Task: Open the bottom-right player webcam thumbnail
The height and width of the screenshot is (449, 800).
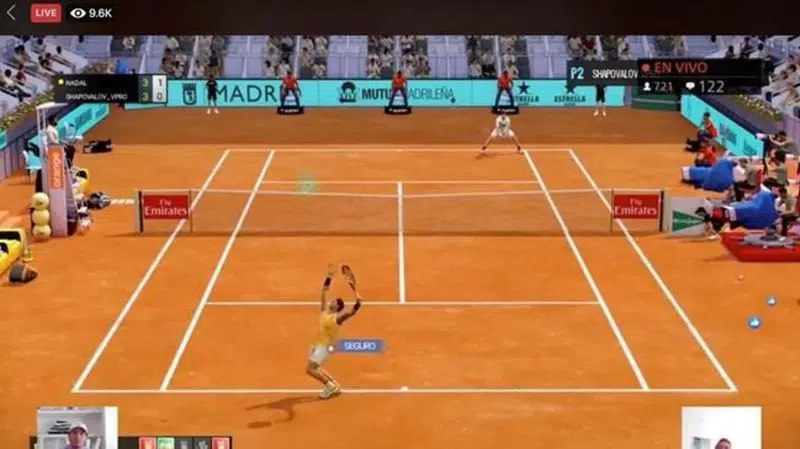Action: coord(721,428)
